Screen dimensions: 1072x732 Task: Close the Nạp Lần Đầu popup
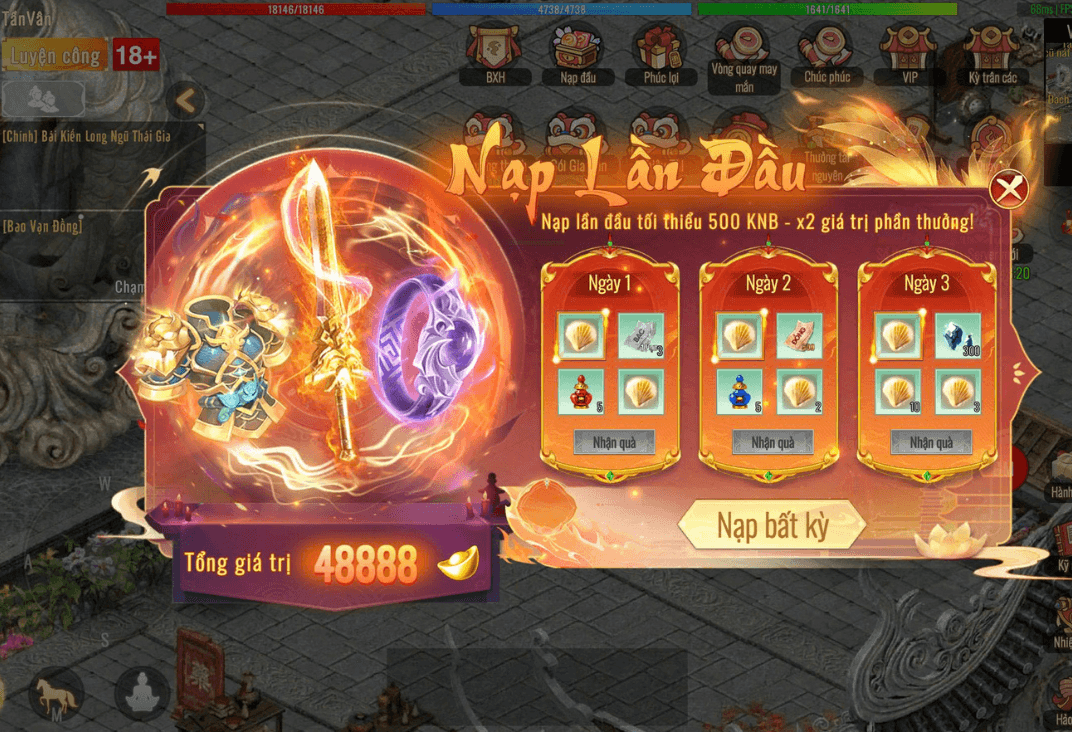coord(1009,188)
